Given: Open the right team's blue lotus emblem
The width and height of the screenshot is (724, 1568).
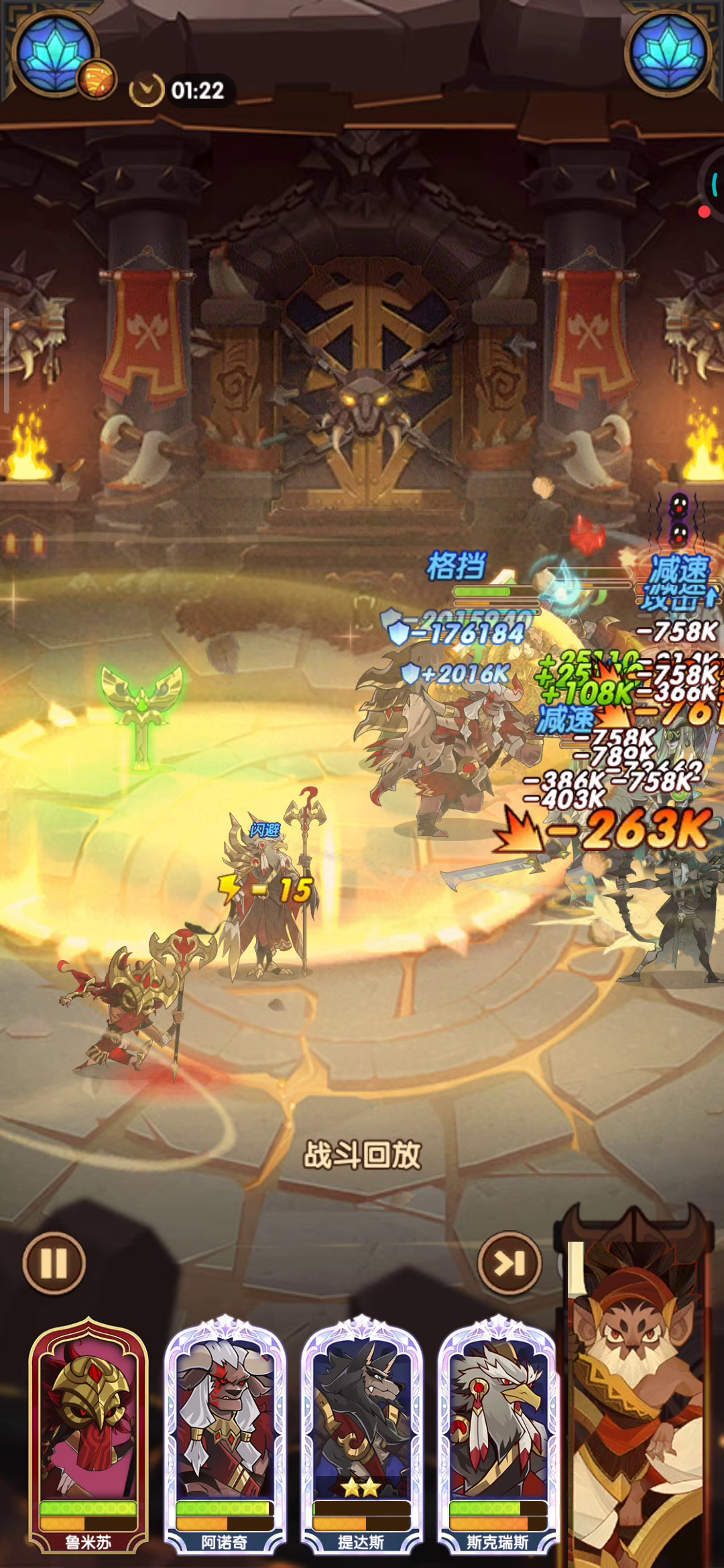Looking at the screenshot, I should (668, 52).
